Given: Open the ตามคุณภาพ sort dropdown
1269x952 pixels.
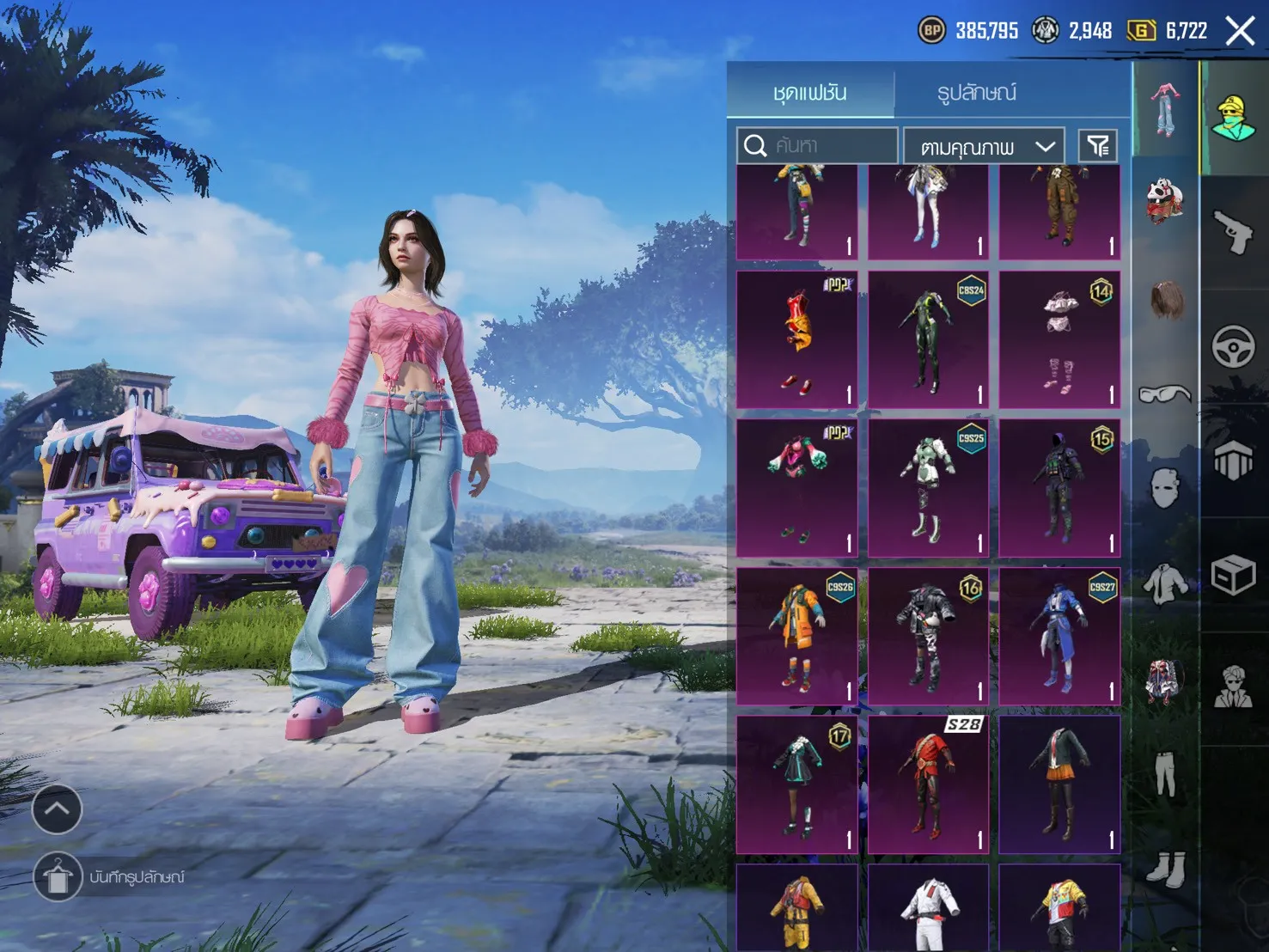Looking at the screenshot, I should coord(984,147).
